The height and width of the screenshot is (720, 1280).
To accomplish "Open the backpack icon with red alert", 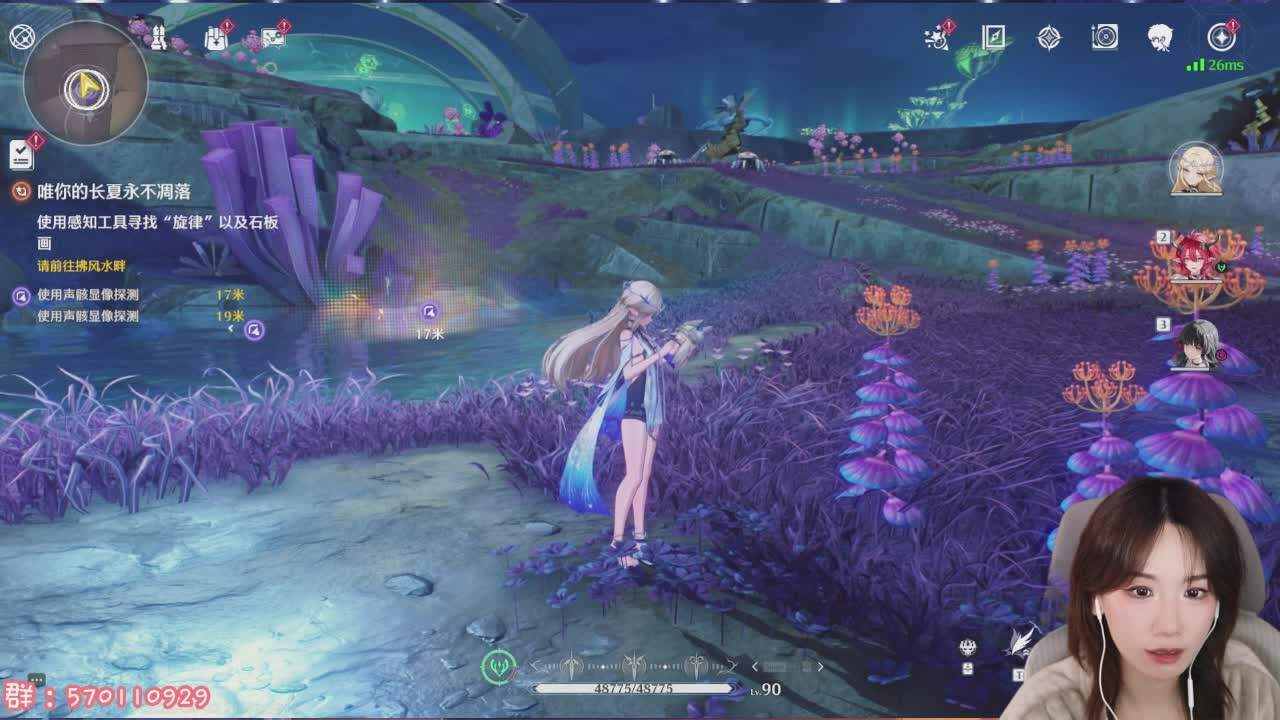I will (216, 38).
